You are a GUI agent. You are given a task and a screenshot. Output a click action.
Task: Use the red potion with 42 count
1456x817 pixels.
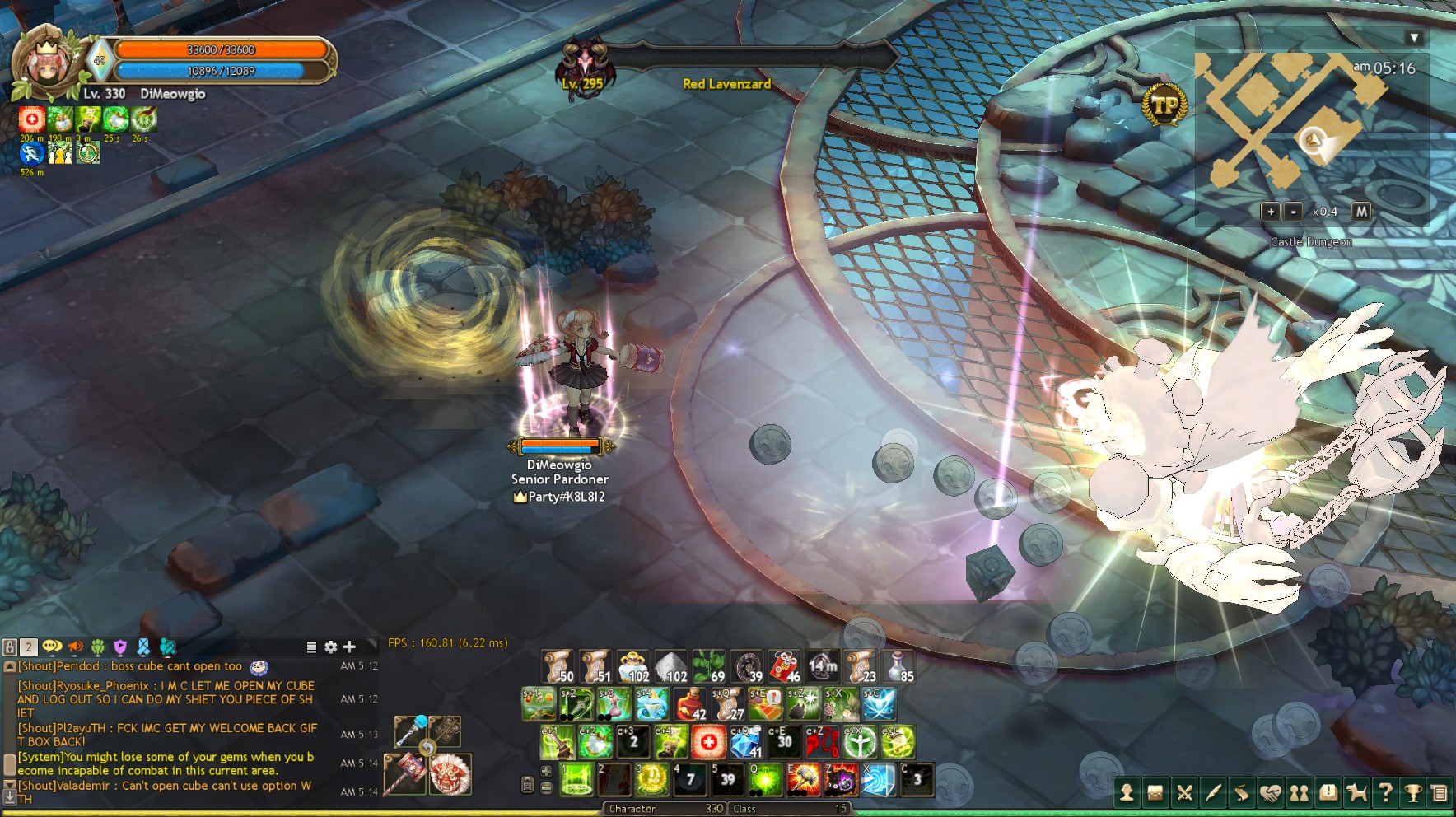tap(691, 705)
